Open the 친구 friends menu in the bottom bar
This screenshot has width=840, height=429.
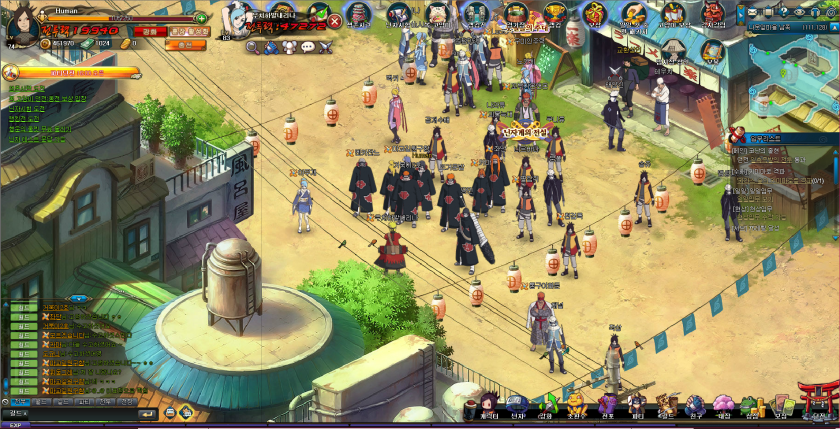[x=694, y=404]
